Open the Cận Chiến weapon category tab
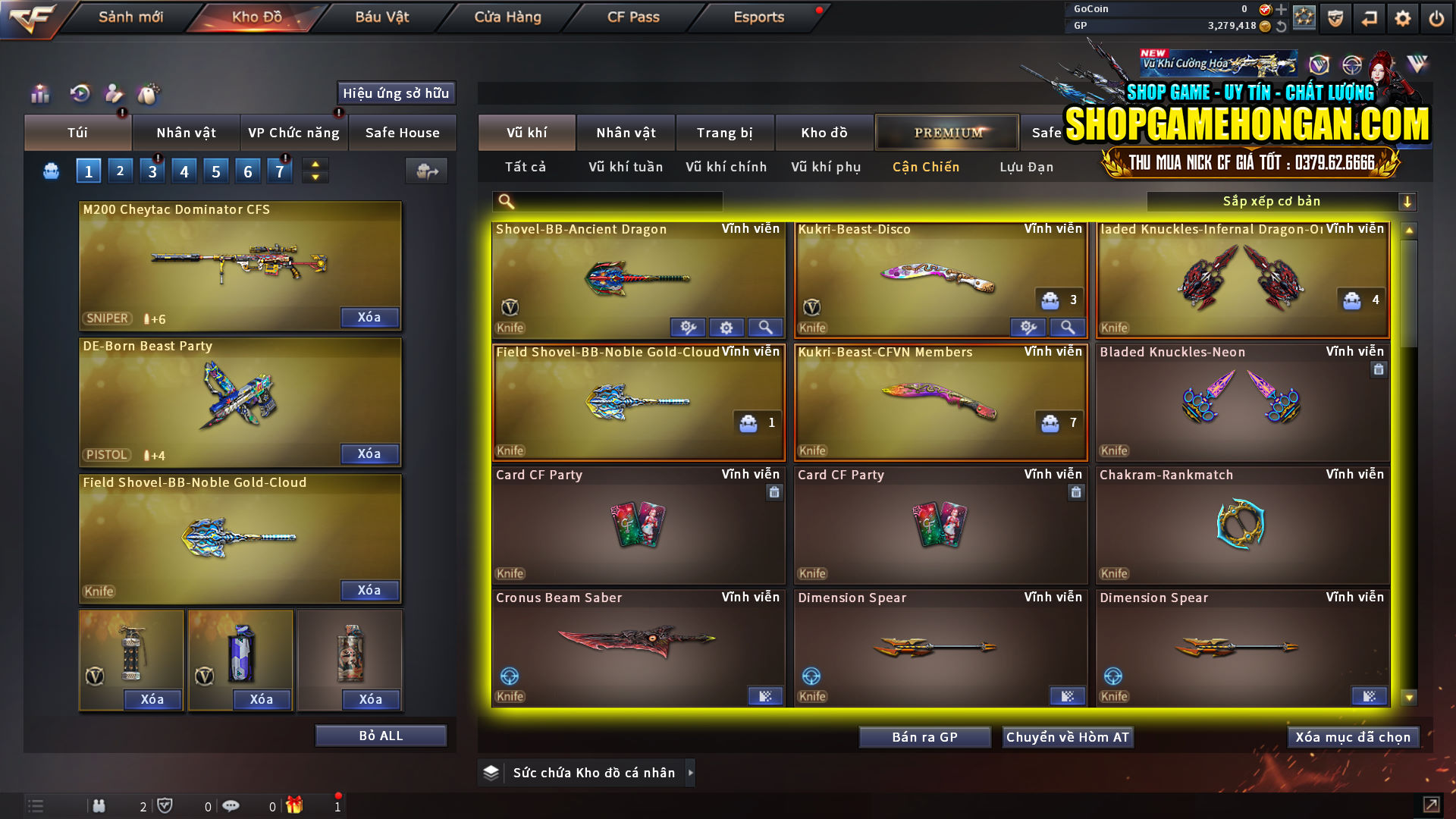 [x=925, y=167]
